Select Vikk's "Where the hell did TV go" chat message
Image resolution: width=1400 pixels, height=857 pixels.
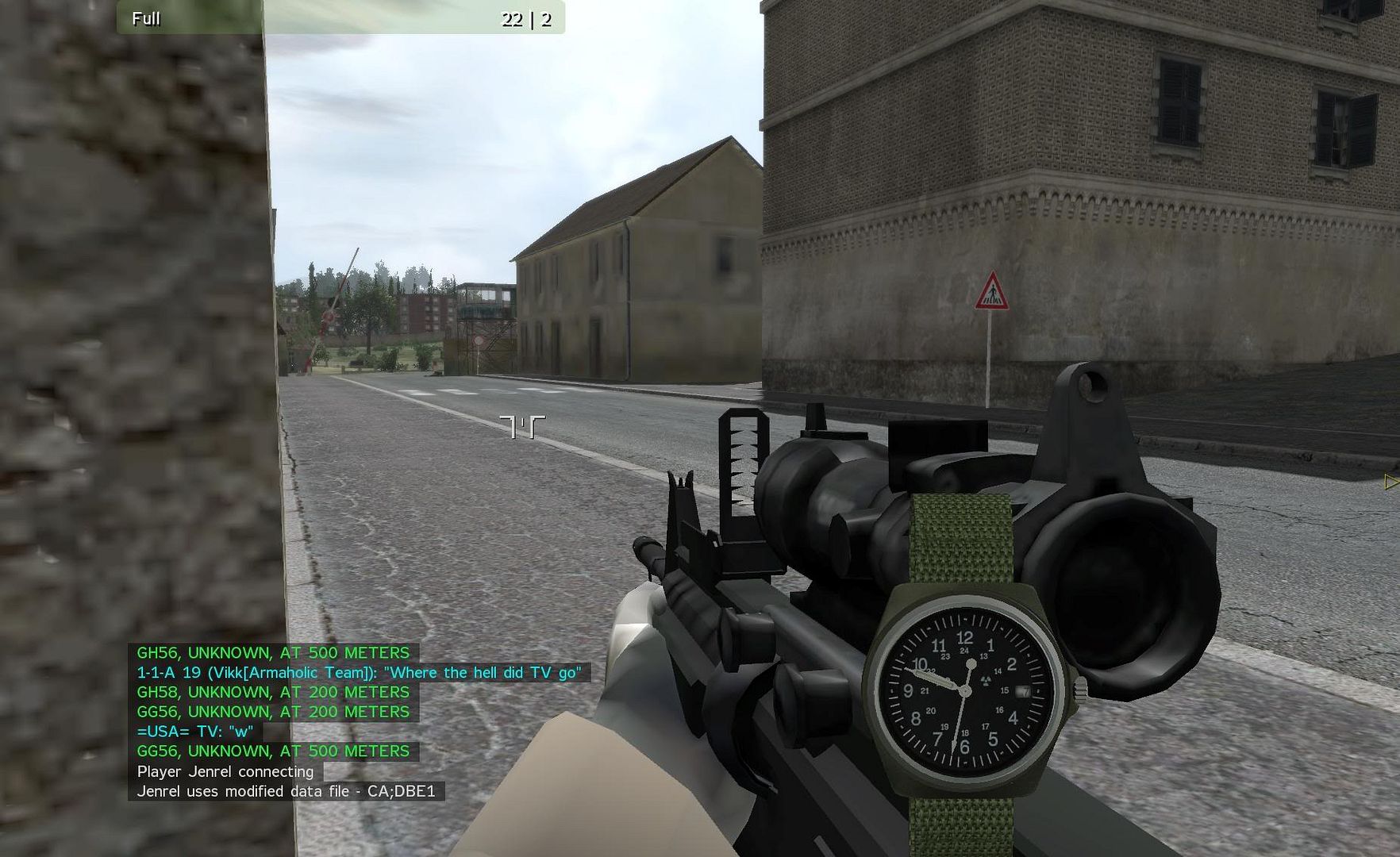click(x=359, y=673)
